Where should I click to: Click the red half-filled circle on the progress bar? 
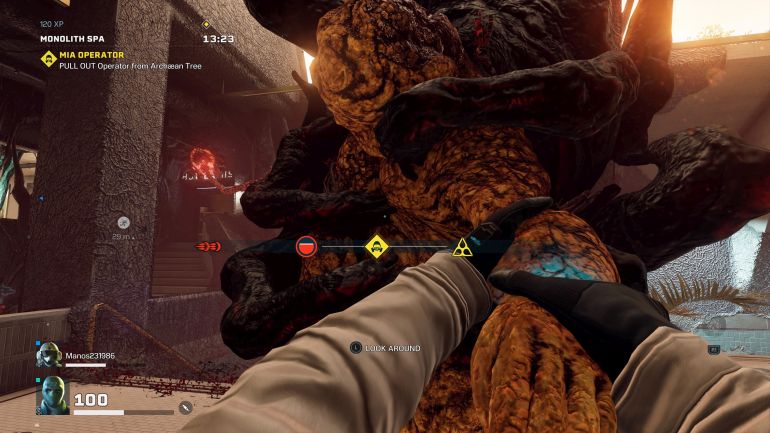click(x=306, y=246)
